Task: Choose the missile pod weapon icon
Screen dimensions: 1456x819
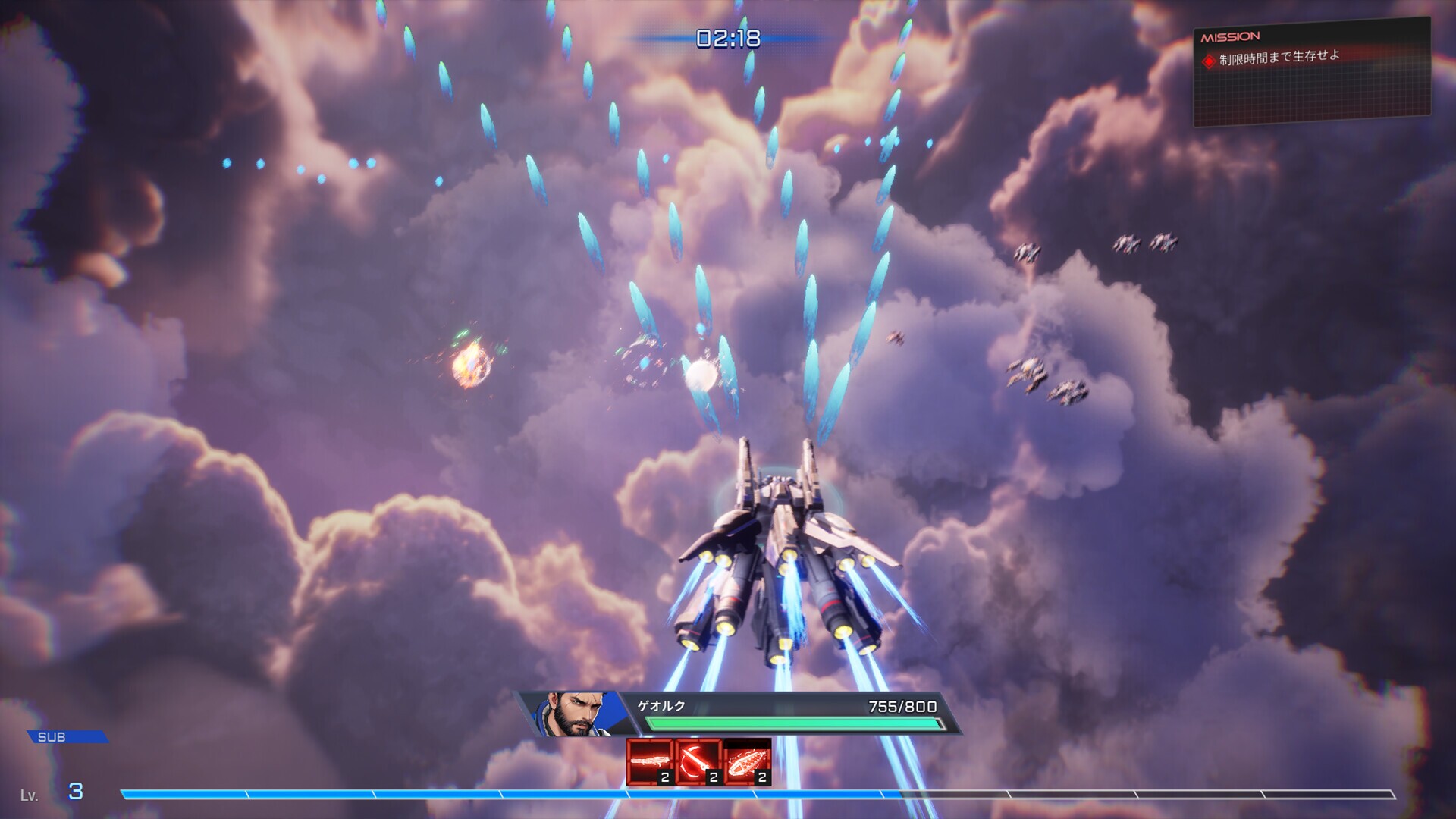Action: [747, 761]
